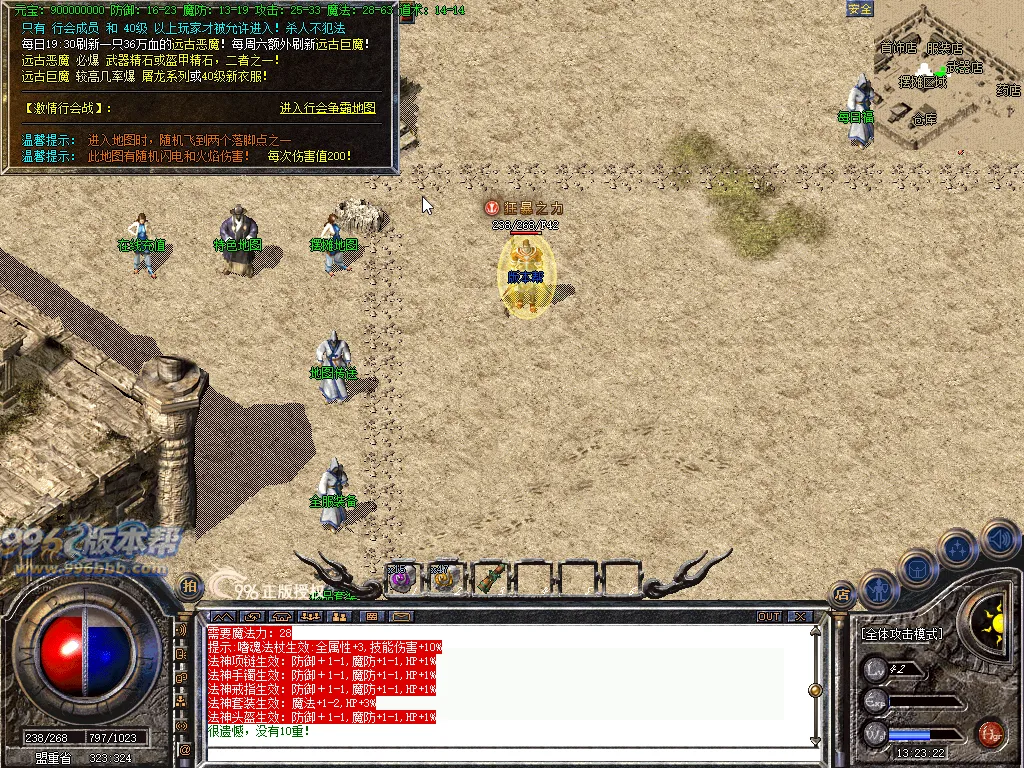Click the X button beside OUT
Image resolution: width=1024 pixels, height=768 pixels.
pyautogui.click(x=799, y=616)
